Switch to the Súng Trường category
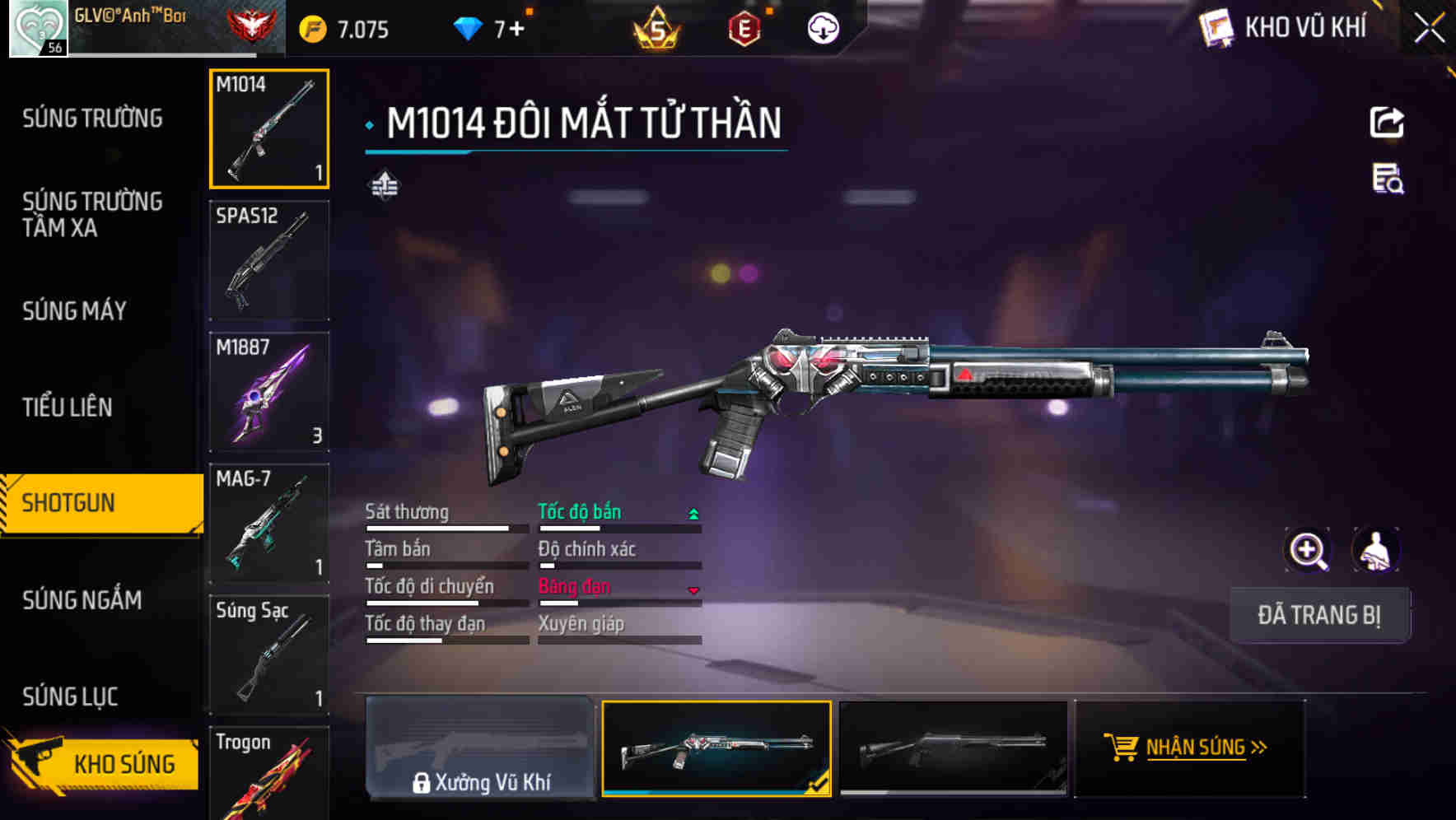The height and width of the screenshot is (820, 1456). [x=92, y=119]
